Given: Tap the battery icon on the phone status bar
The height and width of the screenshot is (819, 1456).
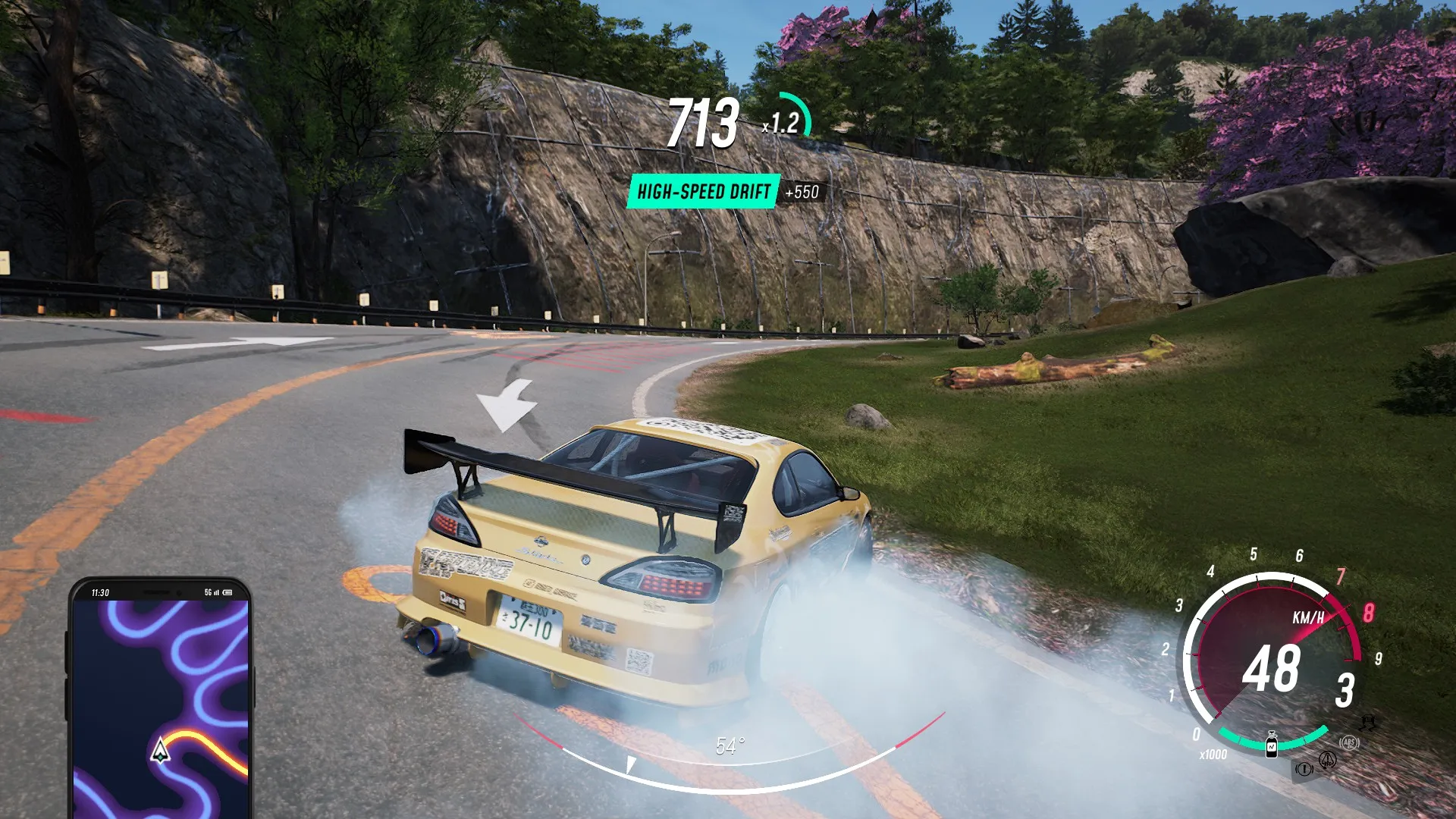Looking at the screenshot, I should [227, 592].
